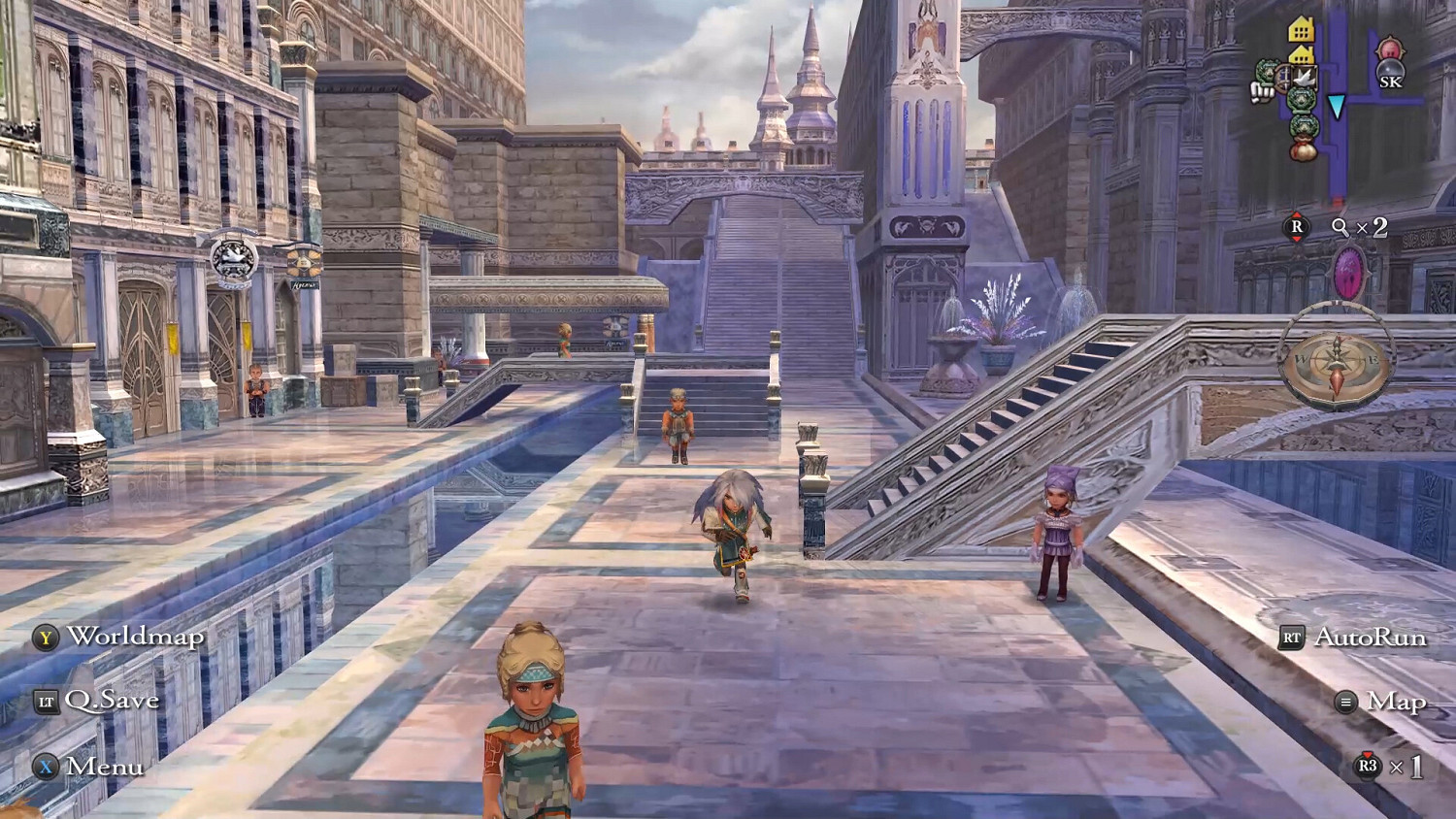Click the money pouch icon on the minimap
Screen dimensions: 1456x819
point(1303,149)
